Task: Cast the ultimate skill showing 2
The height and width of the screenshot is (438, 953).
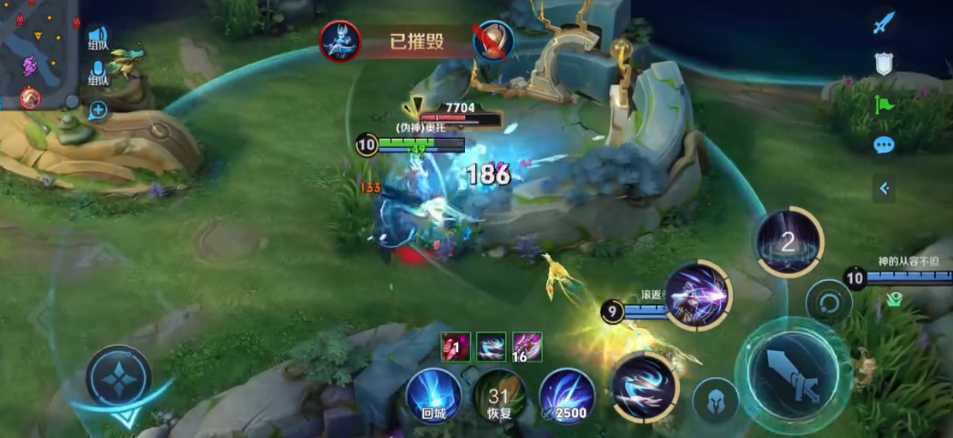Action: point(789,241)
